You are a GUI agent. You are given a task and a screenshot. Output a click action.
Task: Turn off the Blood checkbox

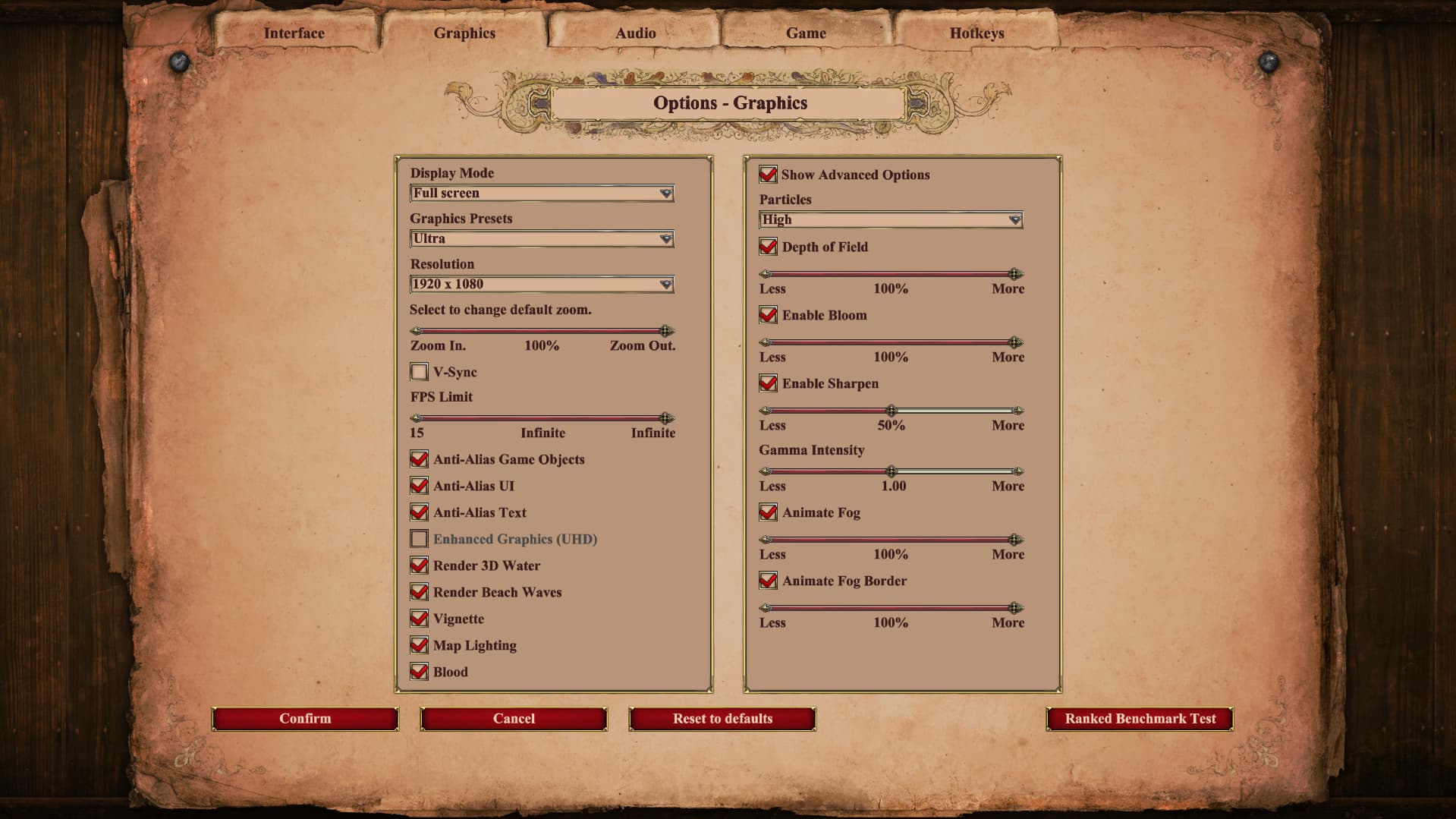(x=420, y=672)
